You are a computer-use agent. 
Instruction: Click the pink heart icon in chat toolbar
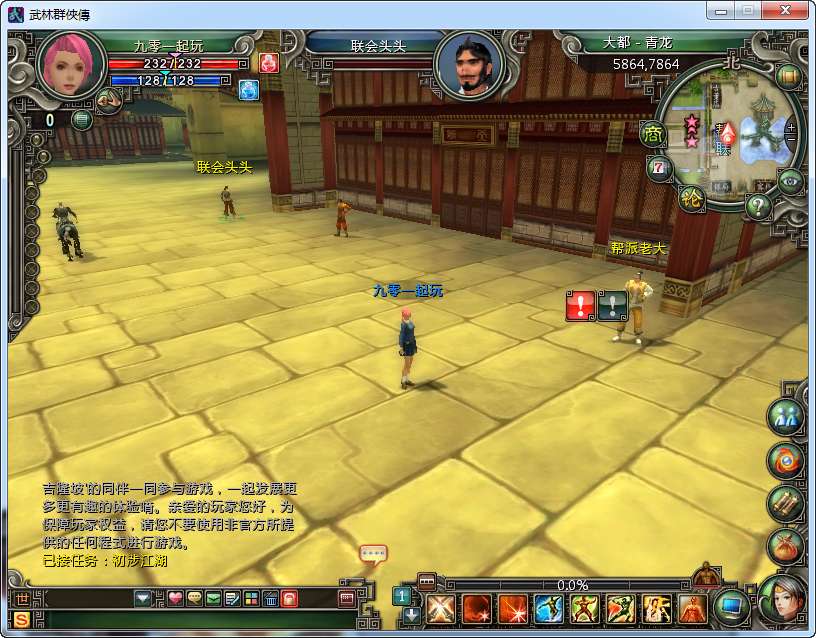tap(175, 599)
